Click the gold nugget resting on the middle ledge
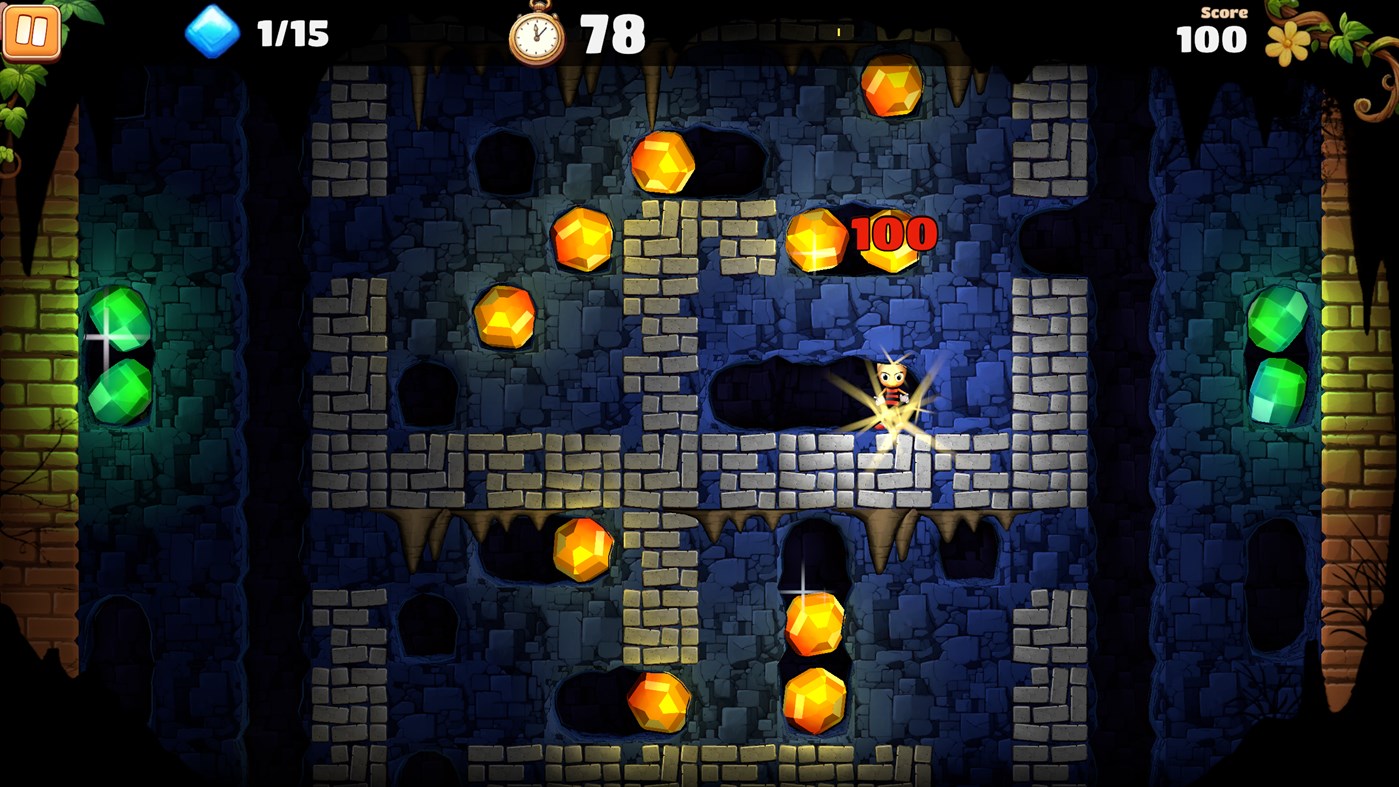This screenshot has height=787, width=1399. tap(583, 549)
